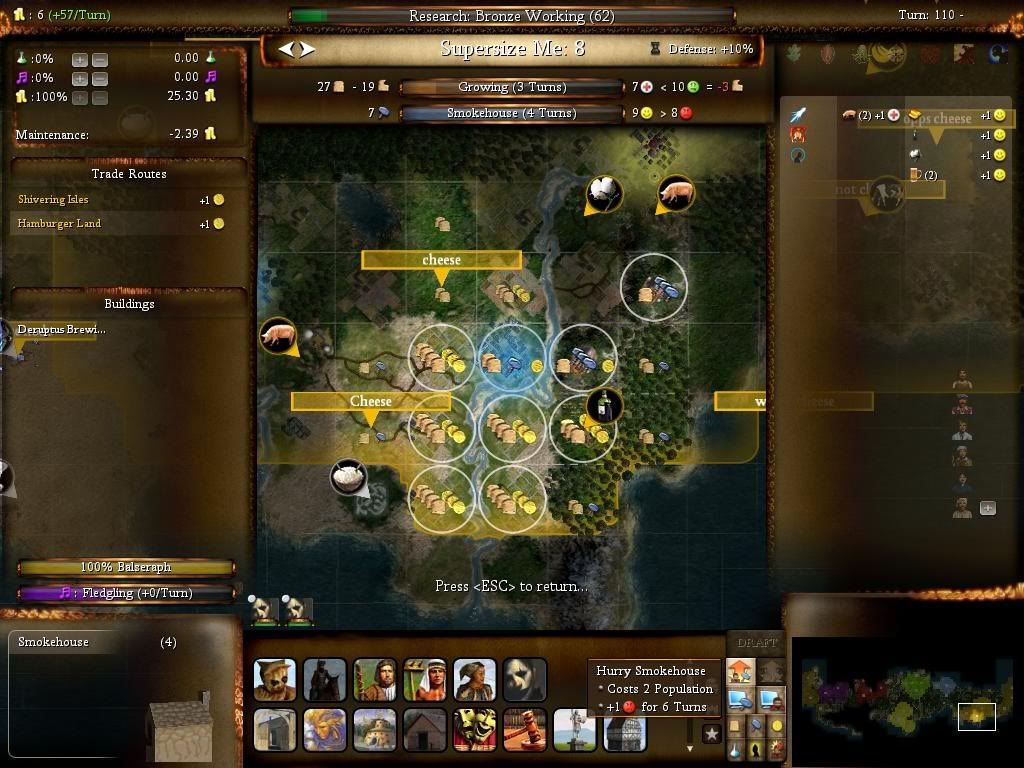Select the gavel courthouse building icon
Image resolution: width=1024 pixels, height=768 pixels.
click(525, 730)
